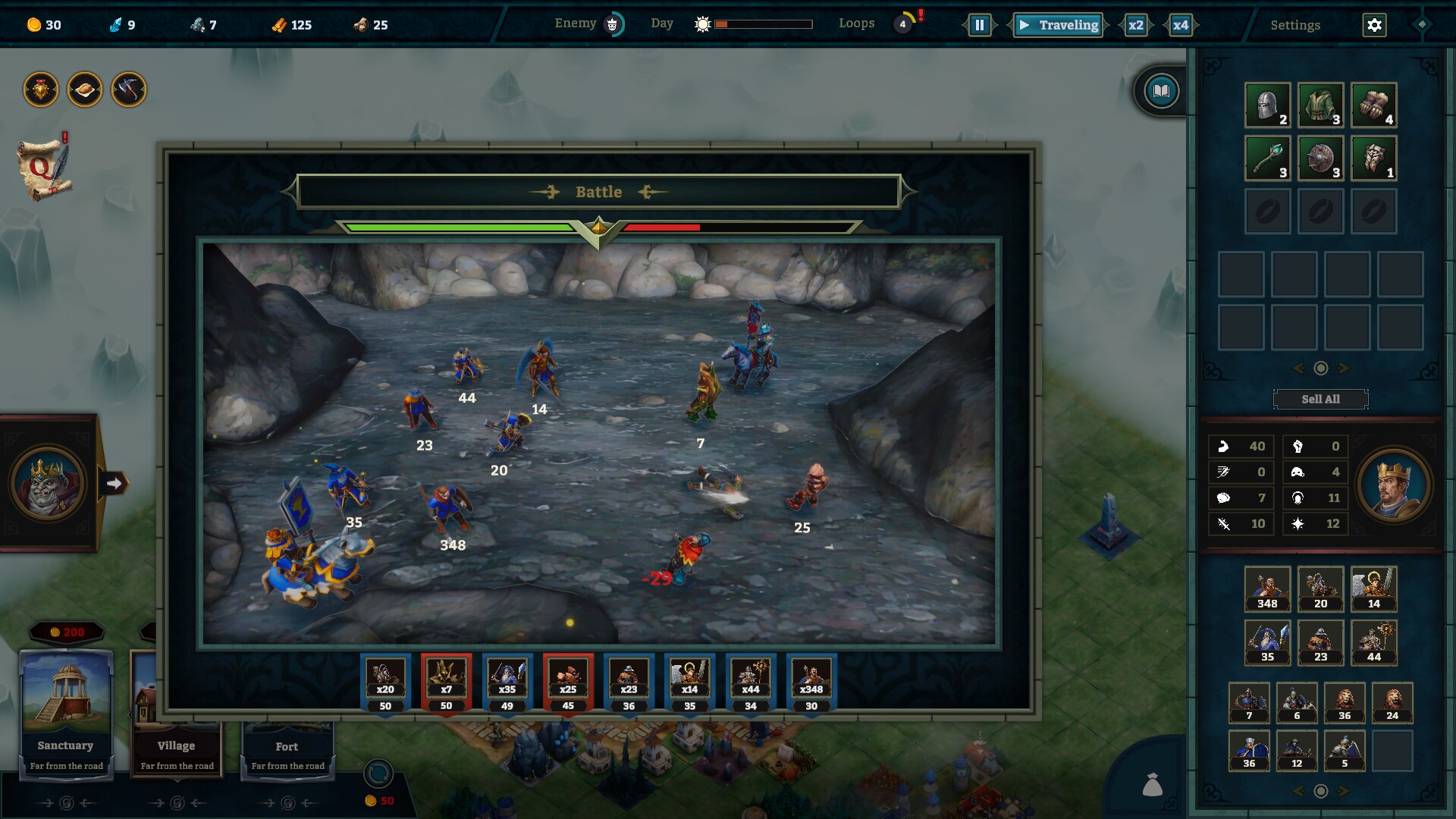Choose the Fort building card
This screenshot has height=819, width=1456.
287,749
